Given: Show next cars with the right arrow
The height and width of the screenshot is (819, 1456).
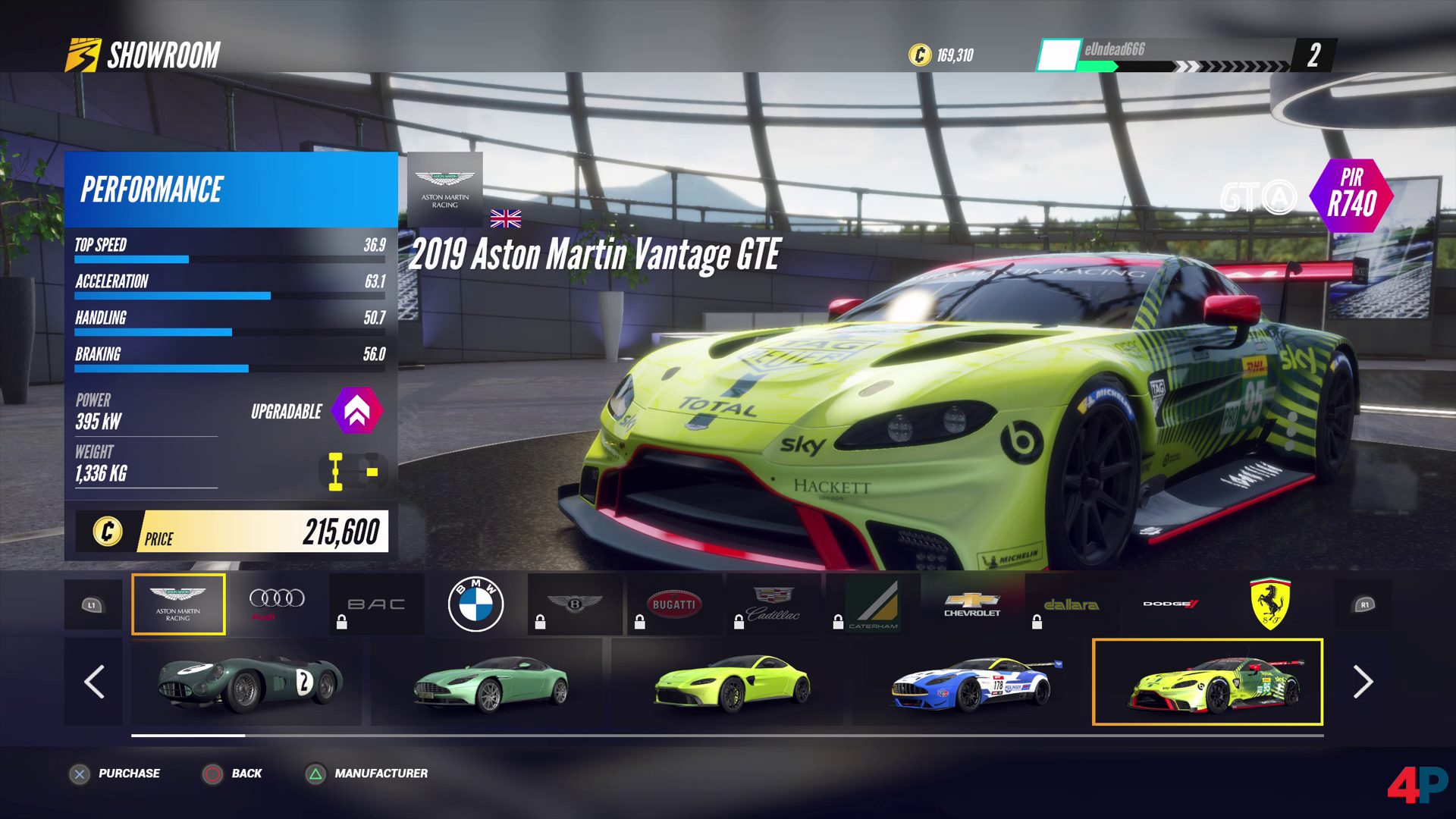Looking at the screenshot, I should tap(1363, 682).
